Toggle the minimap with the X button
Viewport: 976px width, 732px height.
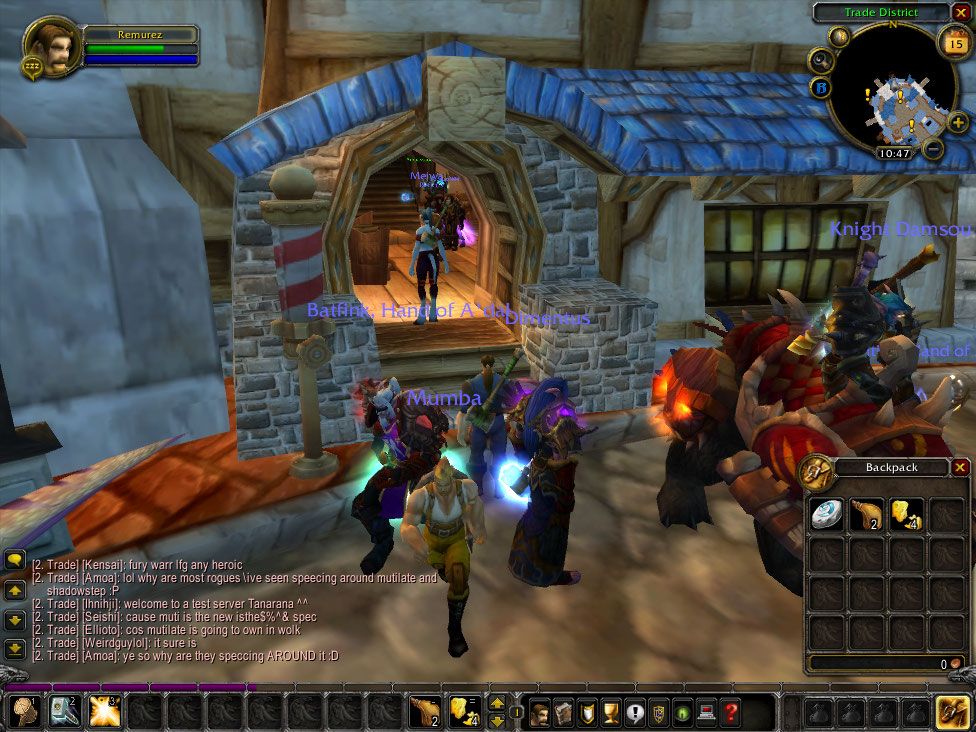pos(961,13)
